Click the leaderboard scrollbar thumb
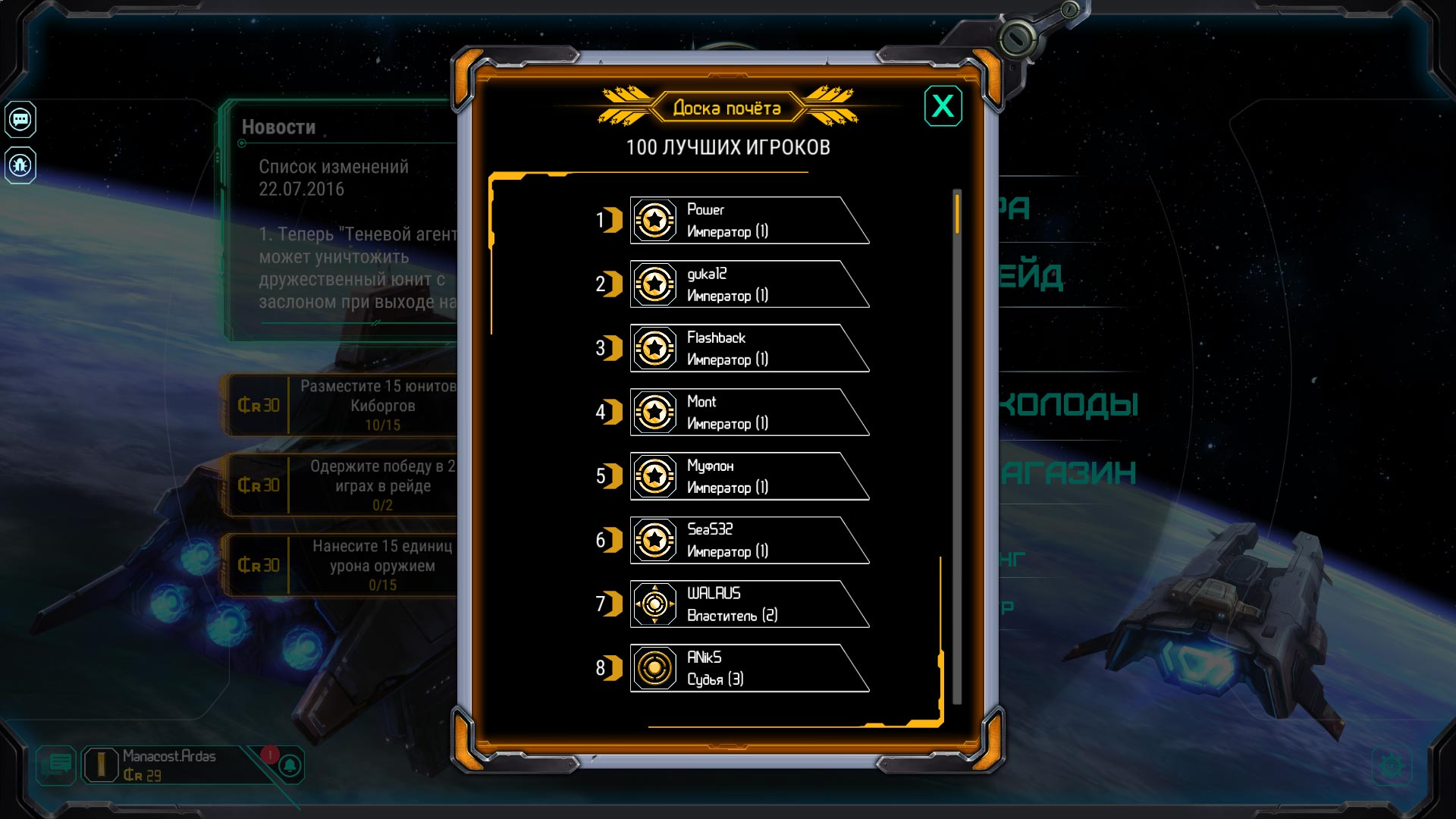This screenshot has width=1456, height=819. tap(957, 214)
